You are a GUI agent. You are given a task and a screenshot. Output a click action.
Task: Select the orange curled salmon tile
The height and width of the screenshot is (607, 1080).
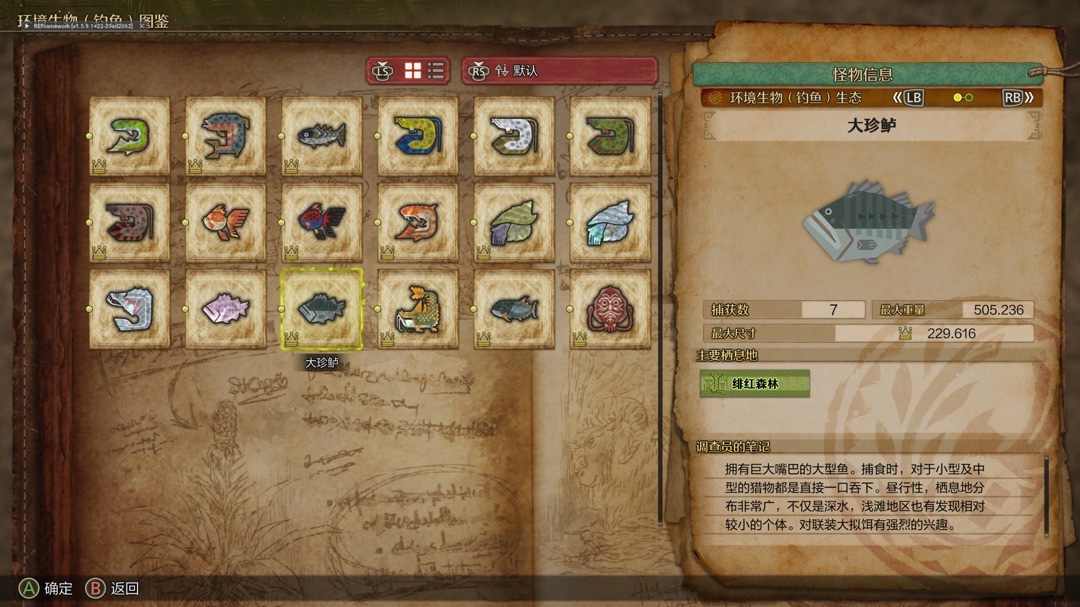pyautogui.click(x=418, y=221)
